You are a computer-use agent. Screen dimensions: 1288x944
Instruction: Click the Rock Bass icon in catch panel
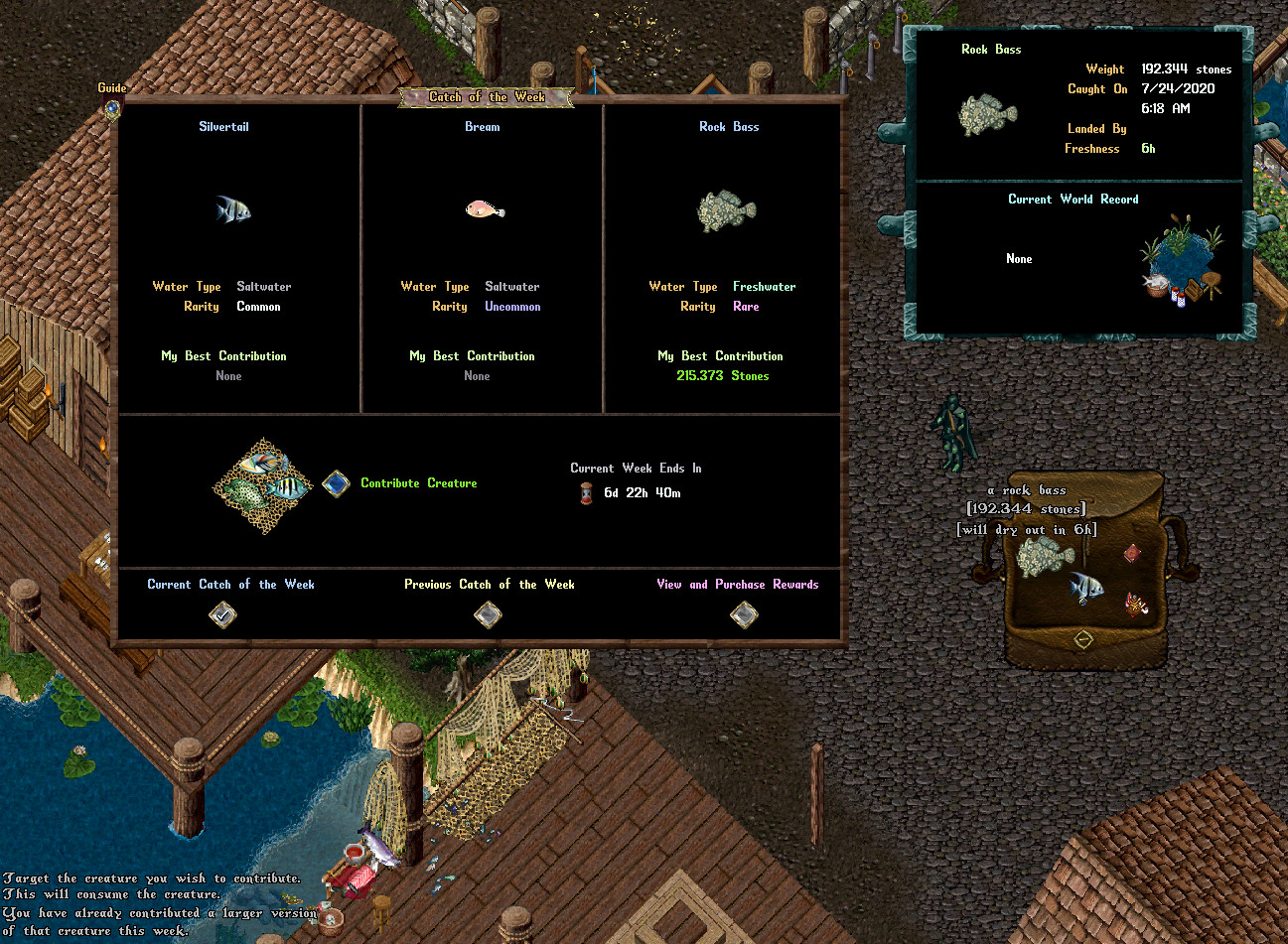(x=727, y=210)
